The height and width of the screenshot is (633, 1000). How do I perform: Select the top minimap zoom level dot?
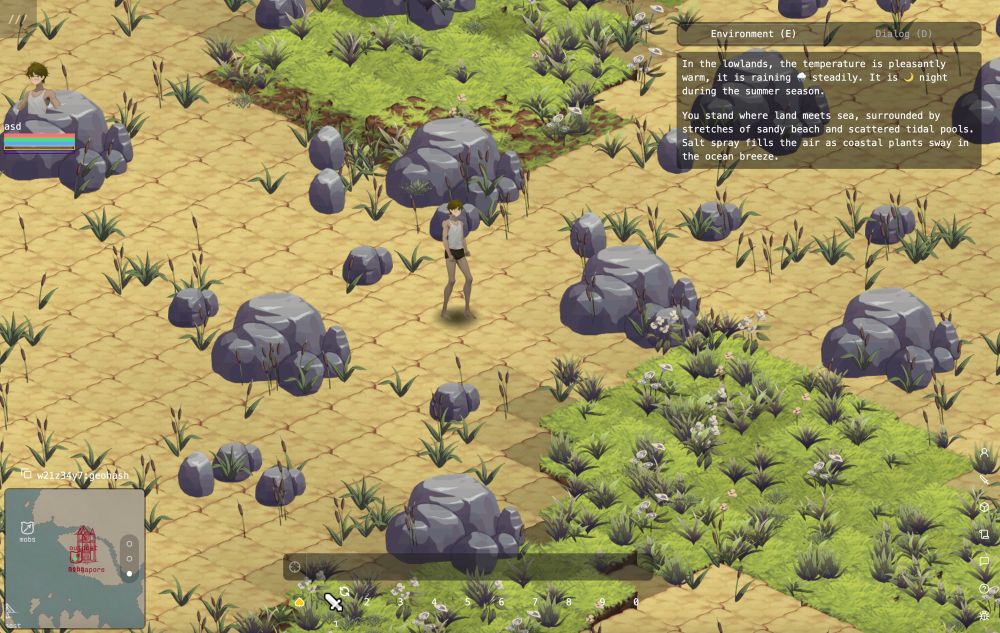(x=129, y=543)
